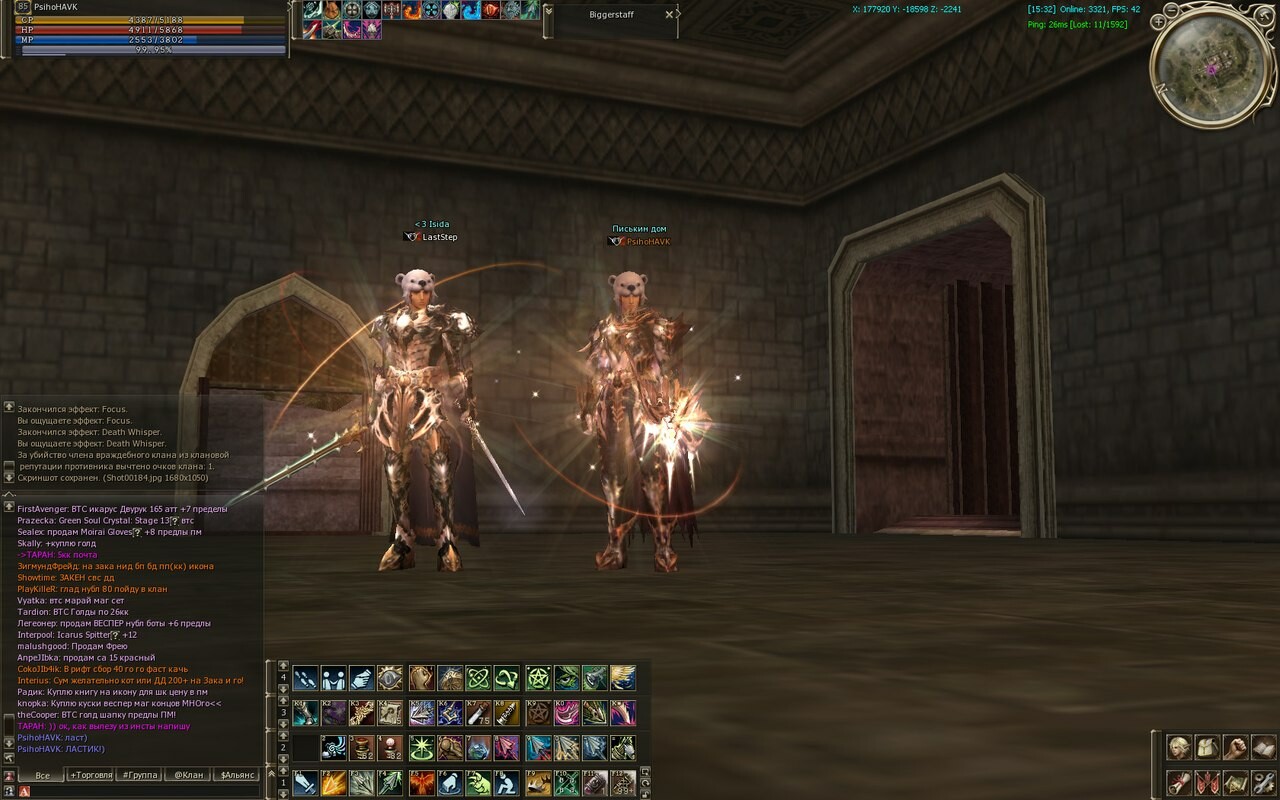The image size is (1280, 800).
Task: Open the system settings wrench-and-tools icon
Action: tap(1263, 782)
